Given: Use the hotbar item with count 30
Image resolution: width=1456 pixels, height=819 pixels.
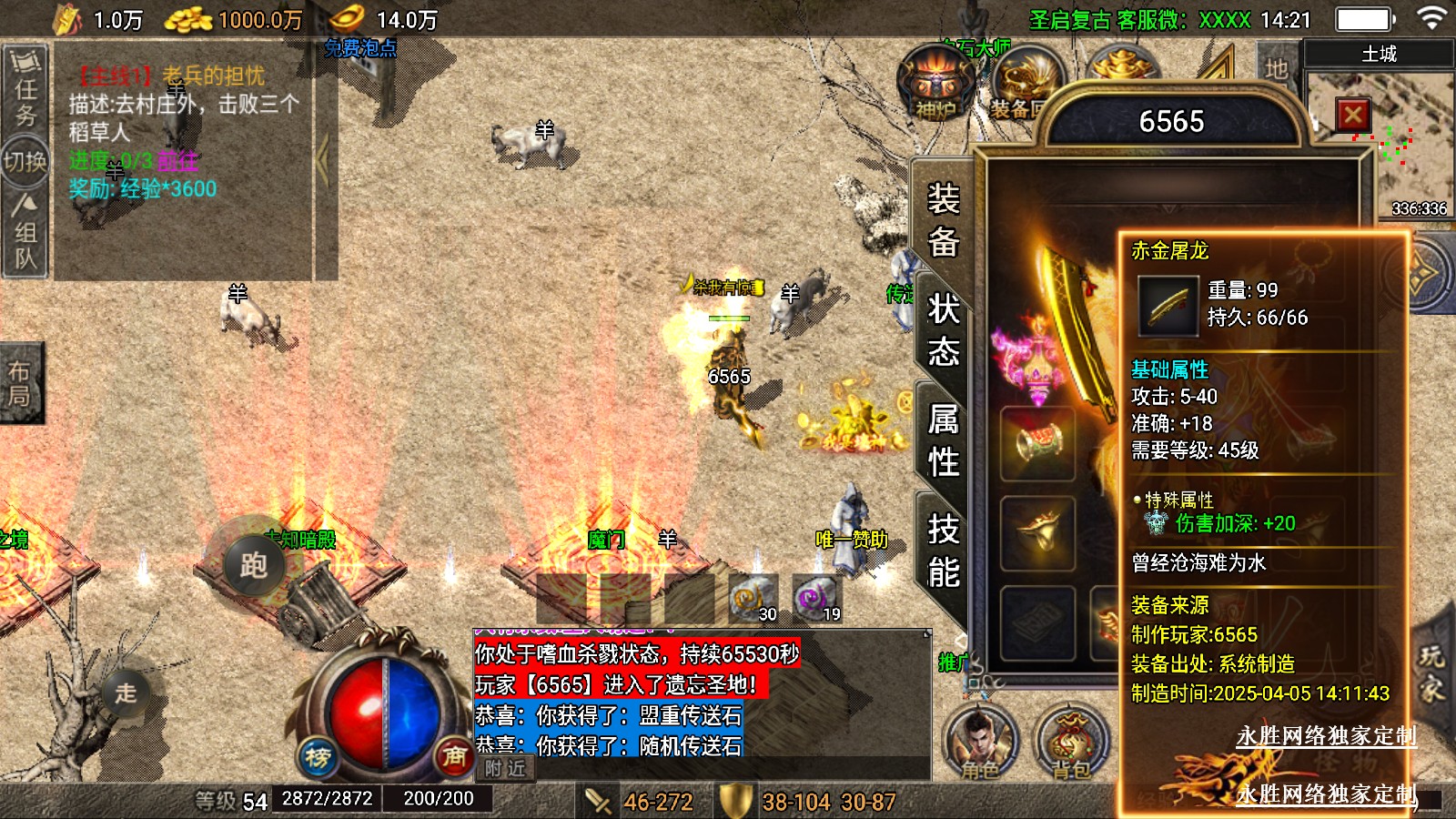Looking at the screenshot, I should pos(753,599).
